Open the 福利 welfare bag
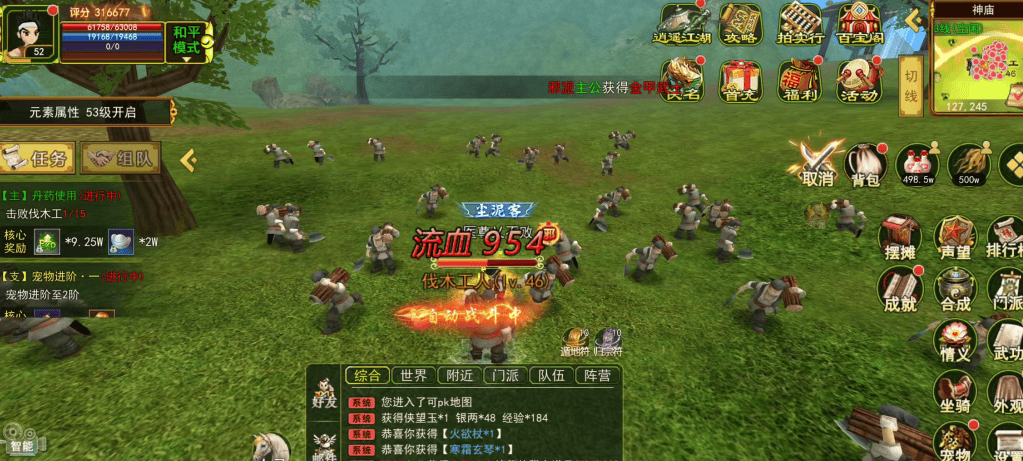The height and width of the screenshot is (461, 1023). point(801,80)
